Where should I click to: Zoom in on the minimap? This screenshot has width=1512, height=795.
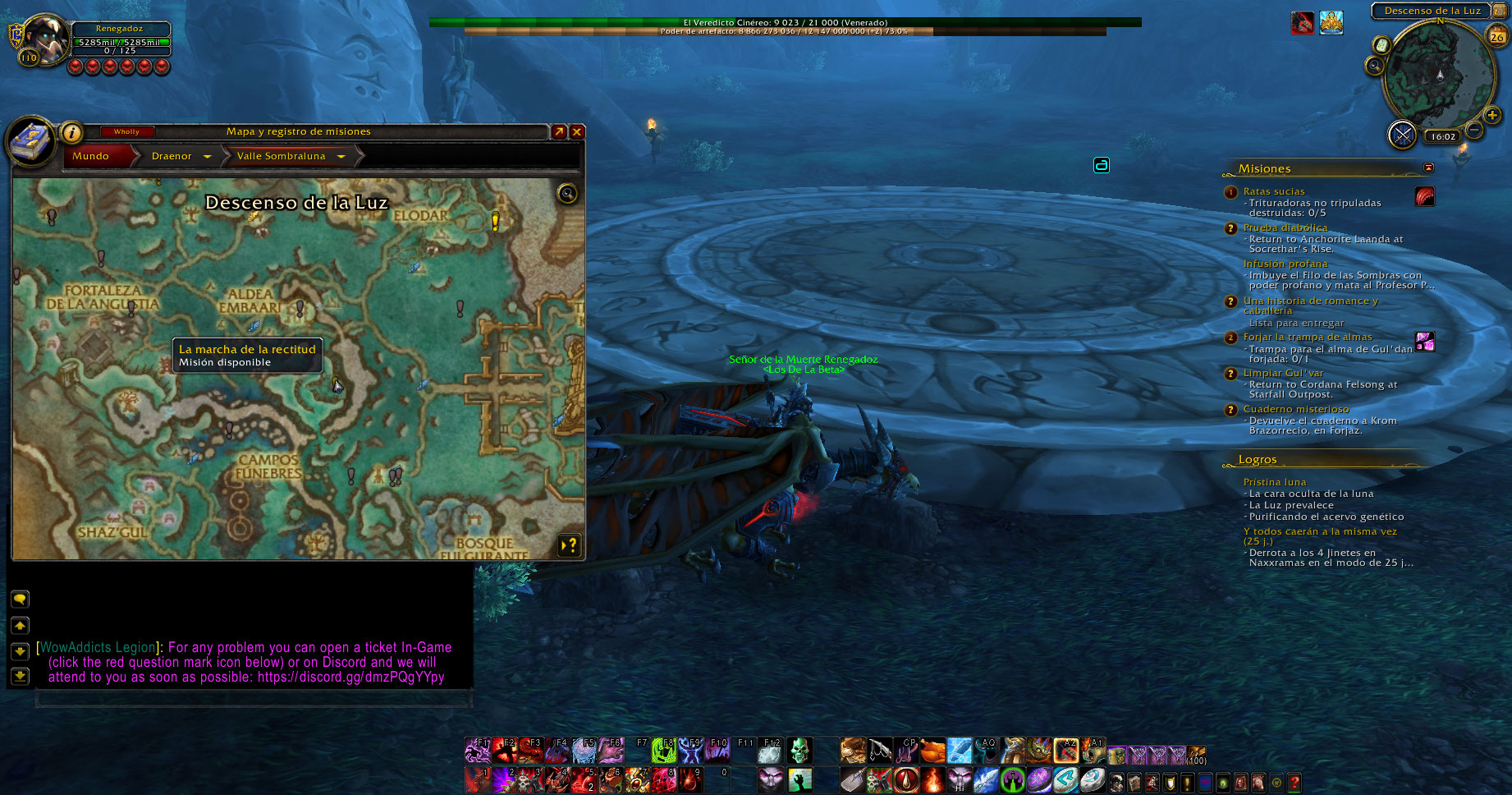pos(1492,115)
